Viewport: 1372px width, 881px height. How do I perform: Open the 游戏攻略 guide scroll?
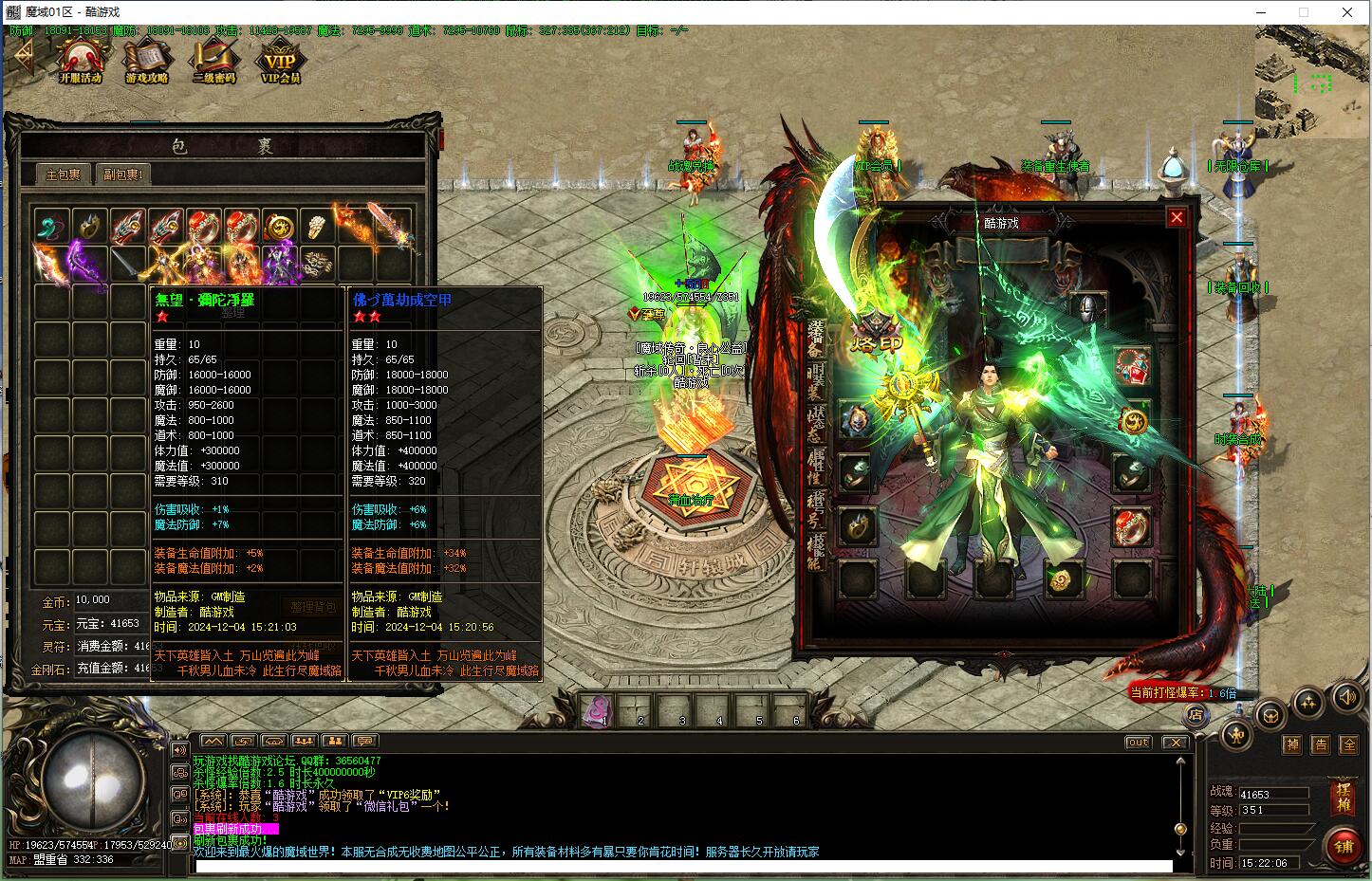point(147,62)
